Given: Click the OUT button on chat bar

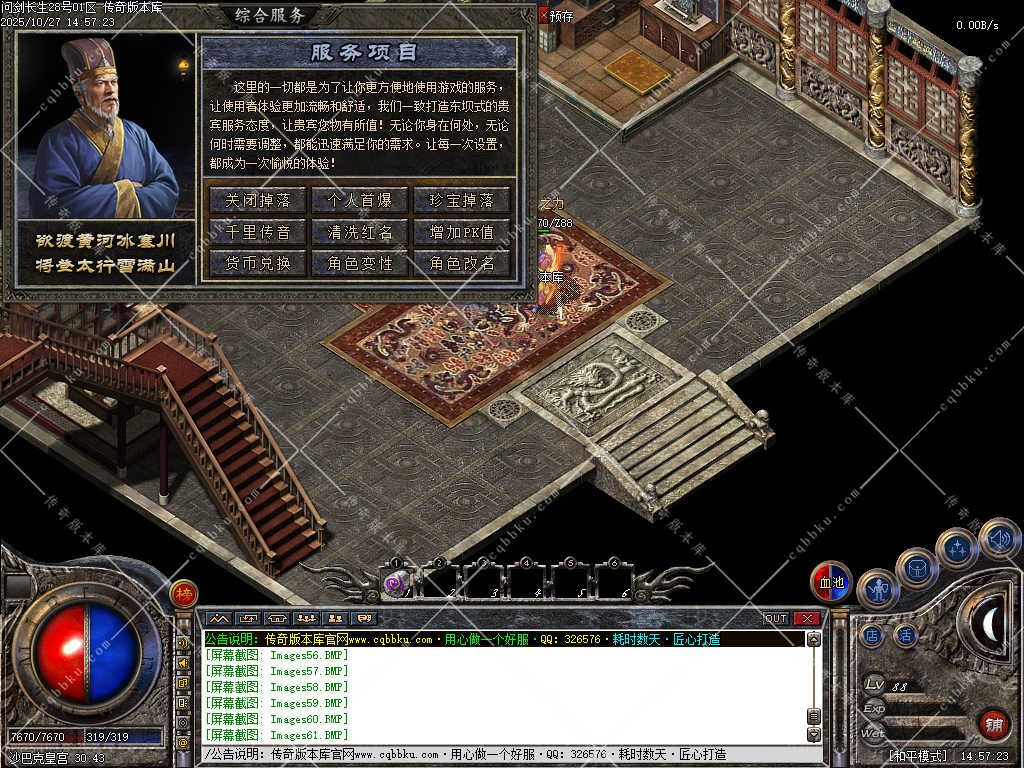Looking at the screenshot, I should (776, 618).
